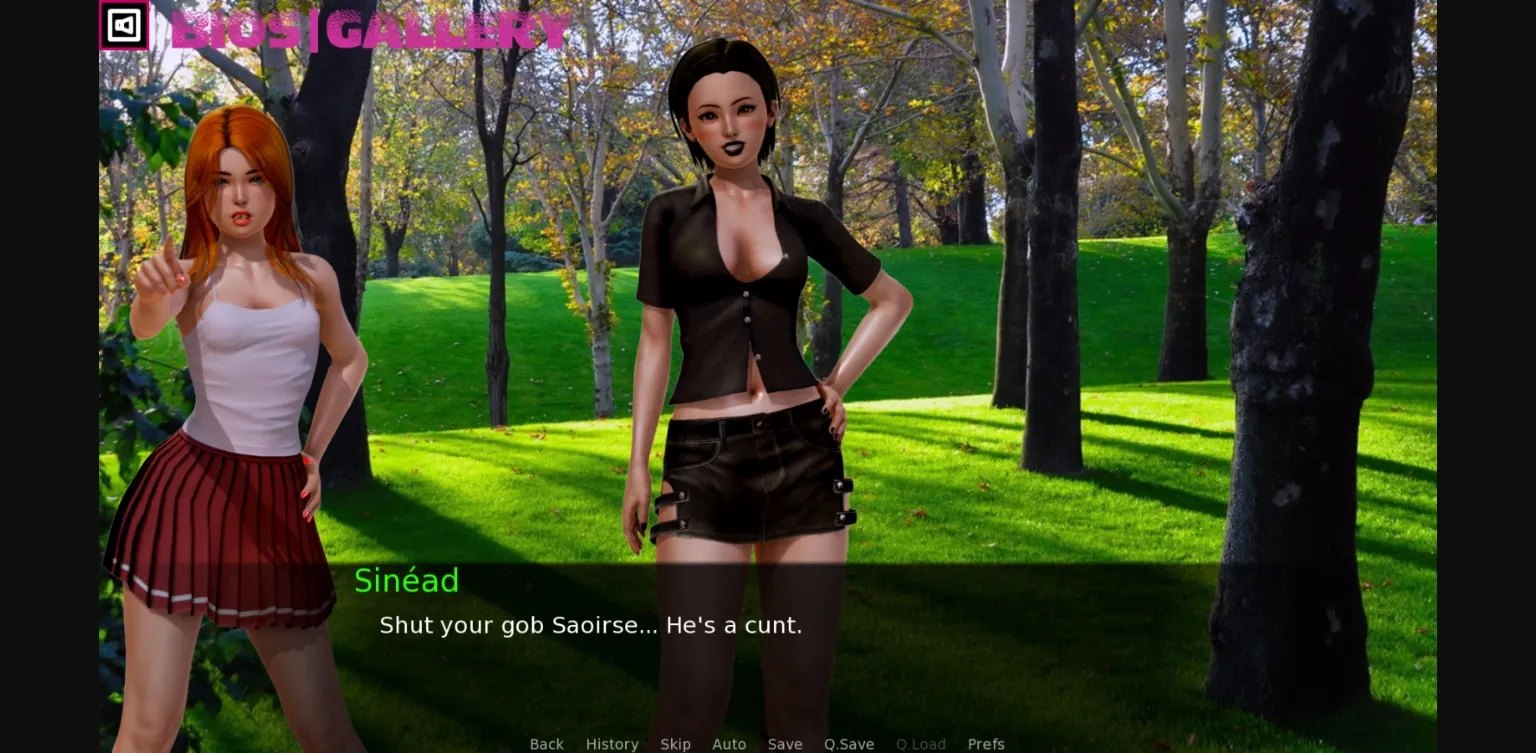Click Back to rewind dialogue
This screenshot has height=753, width=1536.
click(x=546, y=744)
